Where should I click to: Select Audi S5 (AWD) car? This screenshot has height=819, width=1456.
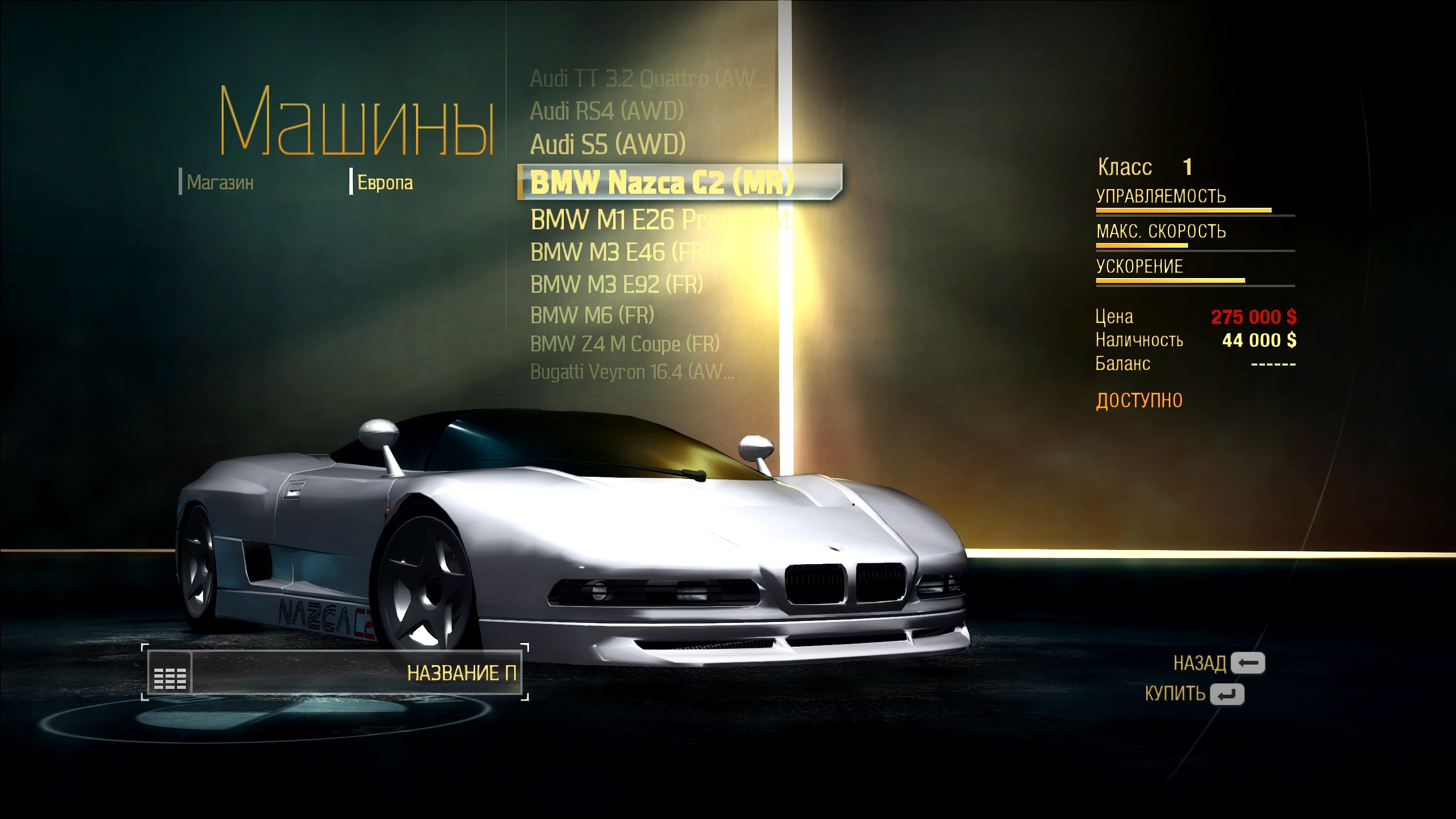tap(608, 144)
